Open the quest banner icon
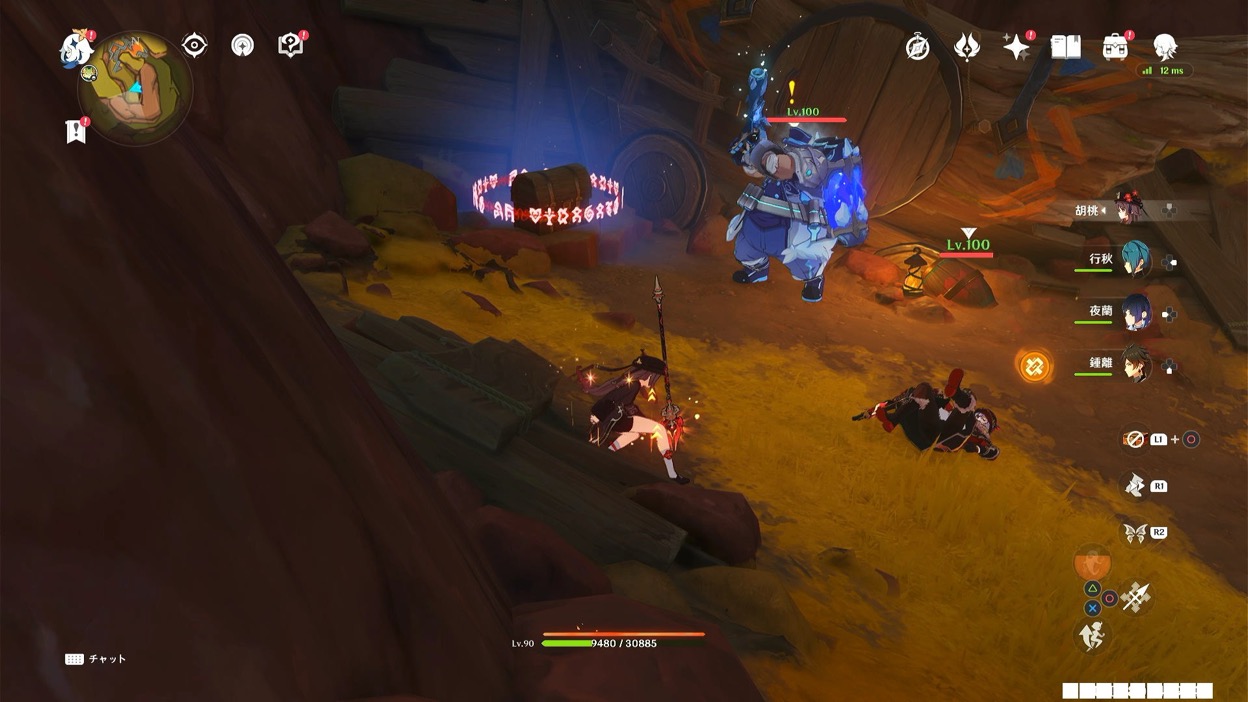This screenshot has width=1248, height=702. [75, 131]
